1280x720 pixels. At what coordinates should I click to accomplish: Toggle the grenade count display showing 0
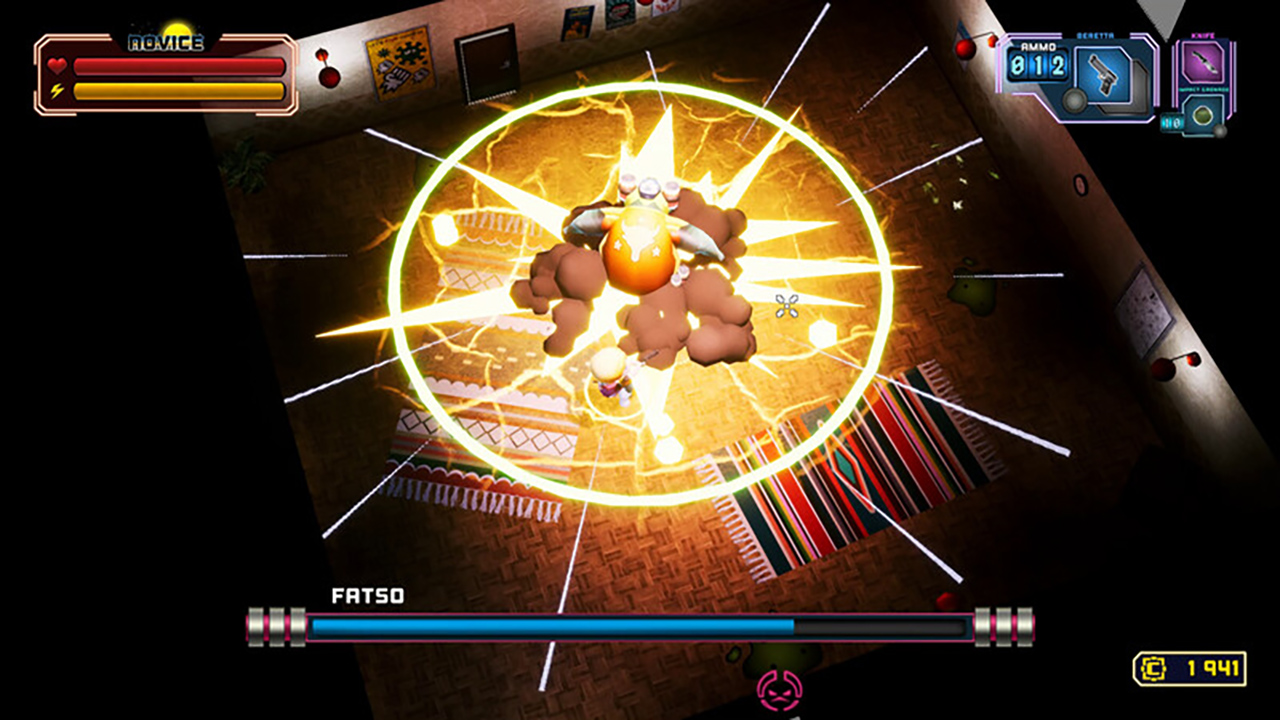(1174, 122)
